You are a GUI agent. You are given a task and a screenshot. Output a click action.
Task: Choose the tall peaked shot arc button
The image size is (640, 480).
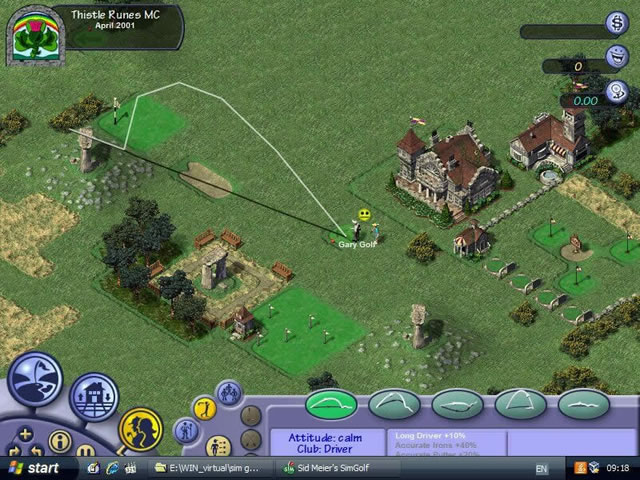click(x=520, y=404)
